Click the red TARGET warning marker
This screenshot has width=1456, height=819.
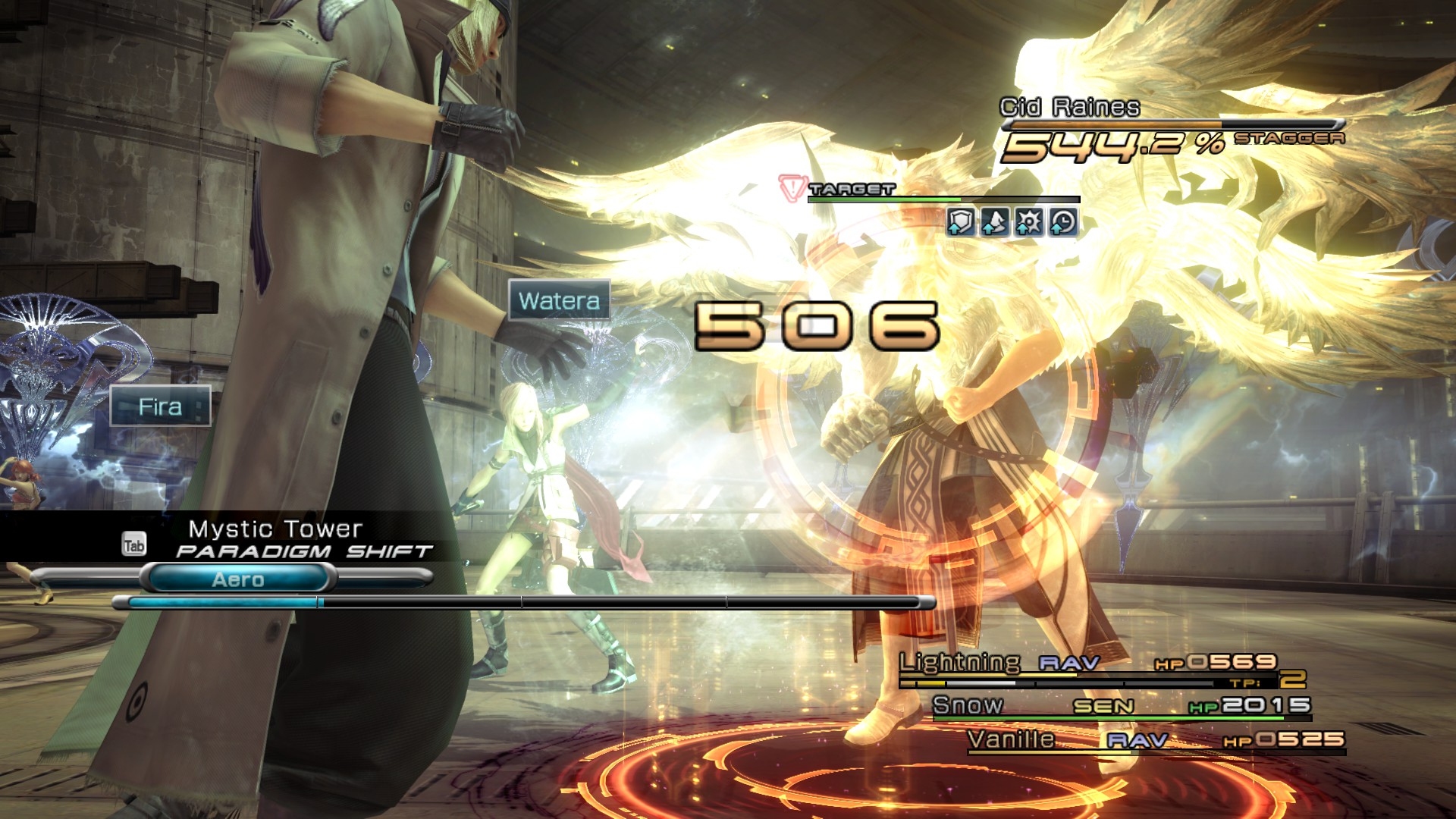click(792, 187)
